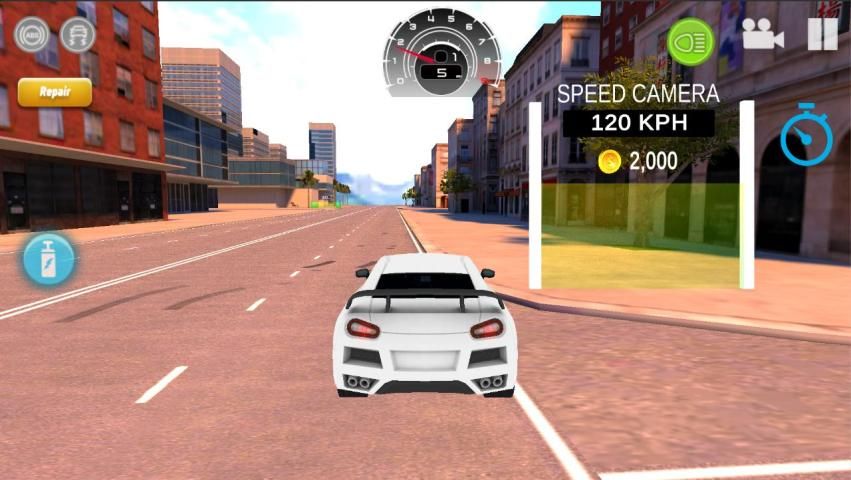Pause the game

[x=822, y=35]
